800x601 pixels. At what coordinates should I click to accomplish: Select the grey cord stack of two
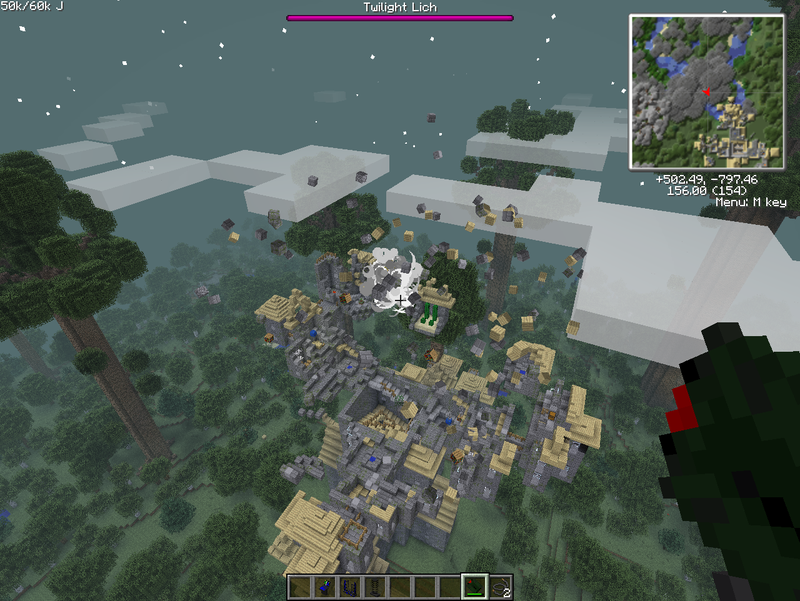pos(499,587)
